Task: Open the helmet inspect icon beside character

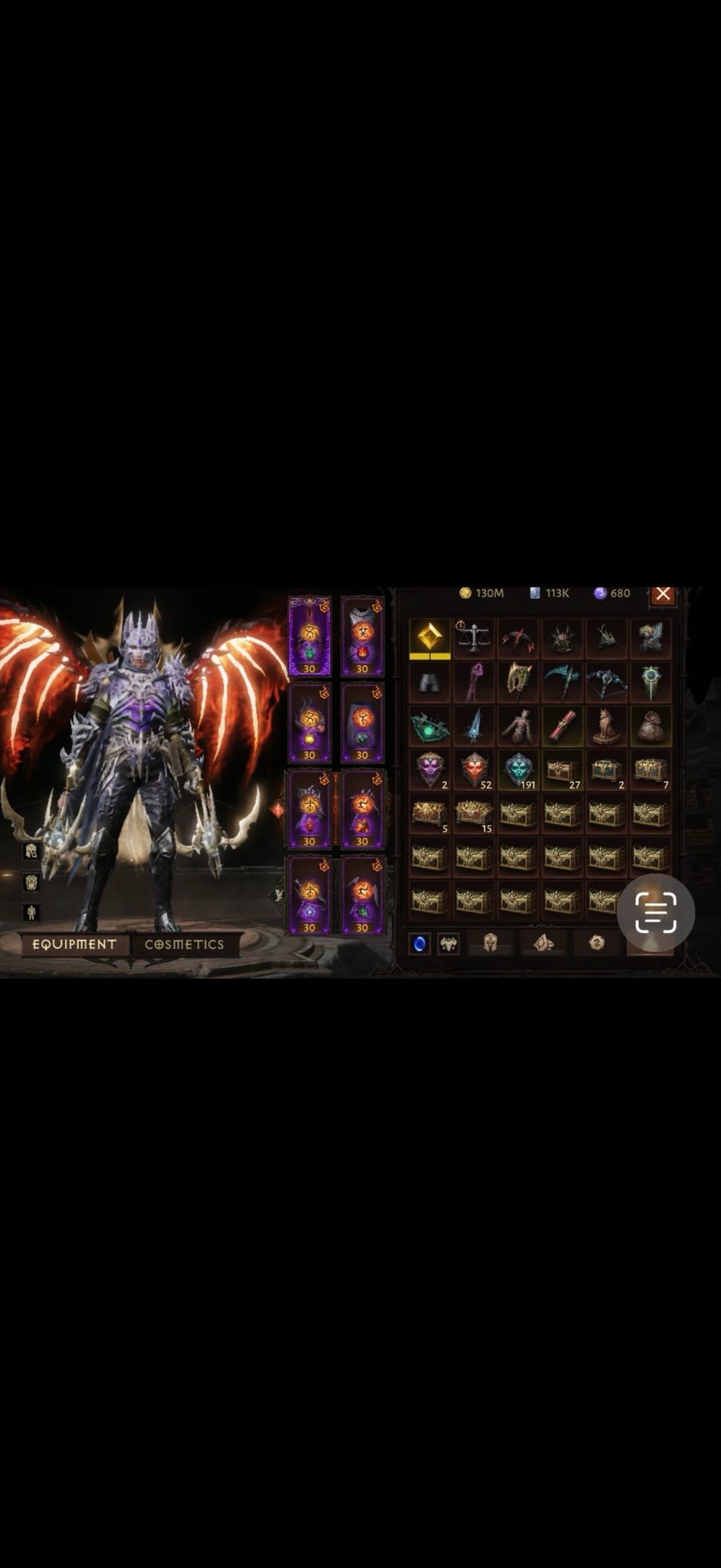Action: coord(31,850)
